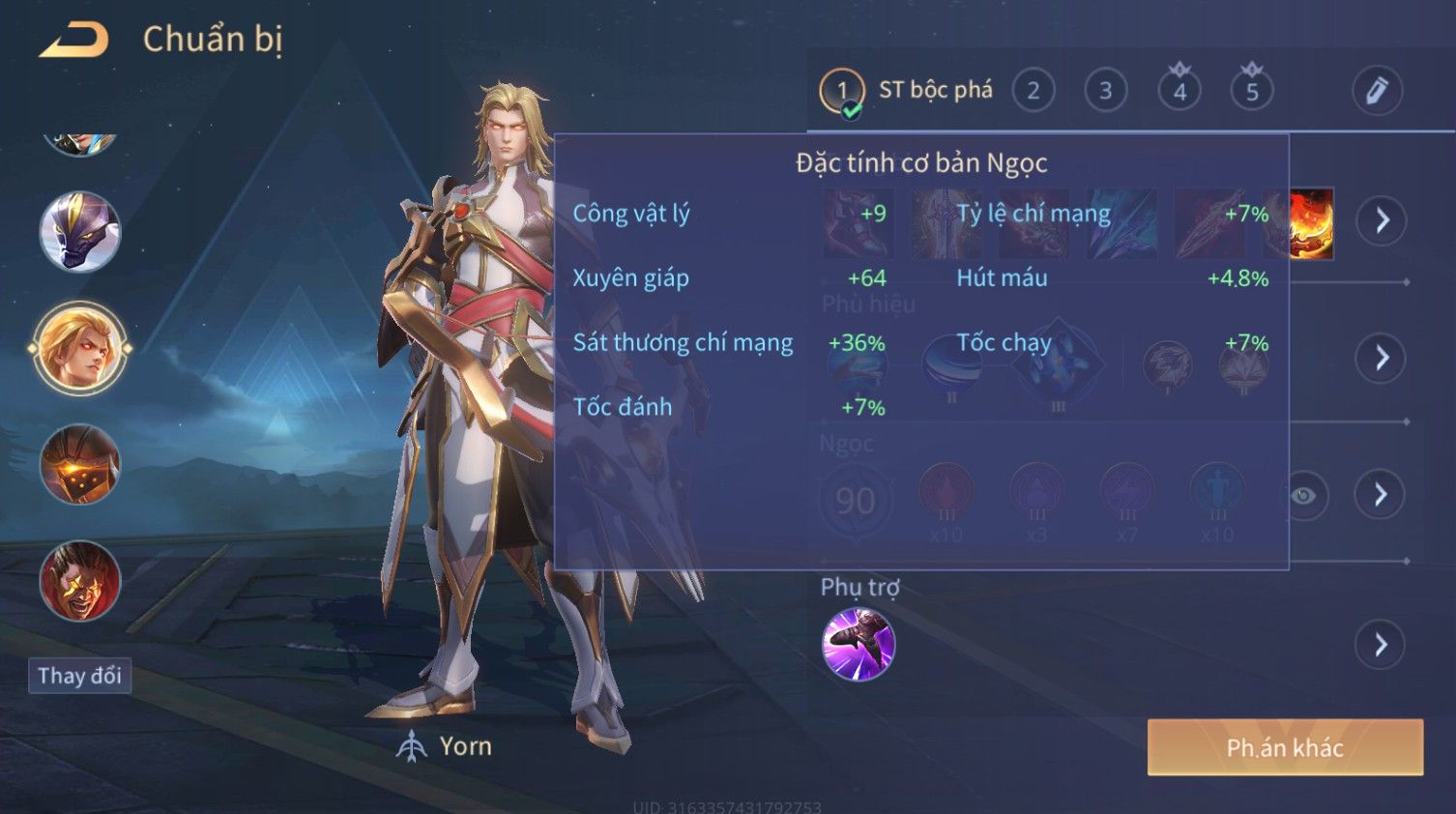1456x814 pixels.
Task: Pick the red-haired grinning hero portrait
Action: pyautogui.click(x=80, y=580)
